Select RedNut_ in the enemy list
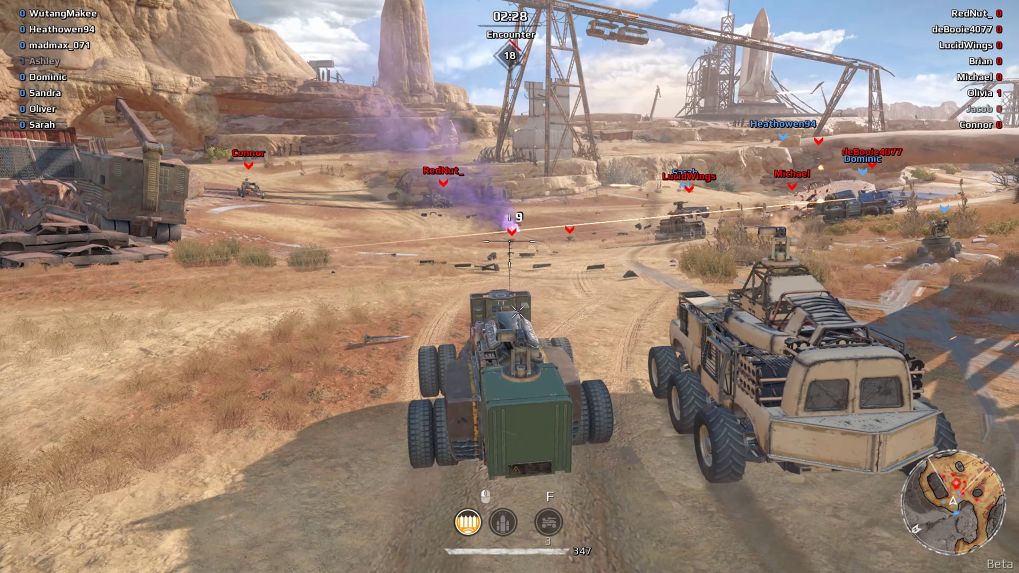The height and width of the screenshot is (573, 1019). 971,13
